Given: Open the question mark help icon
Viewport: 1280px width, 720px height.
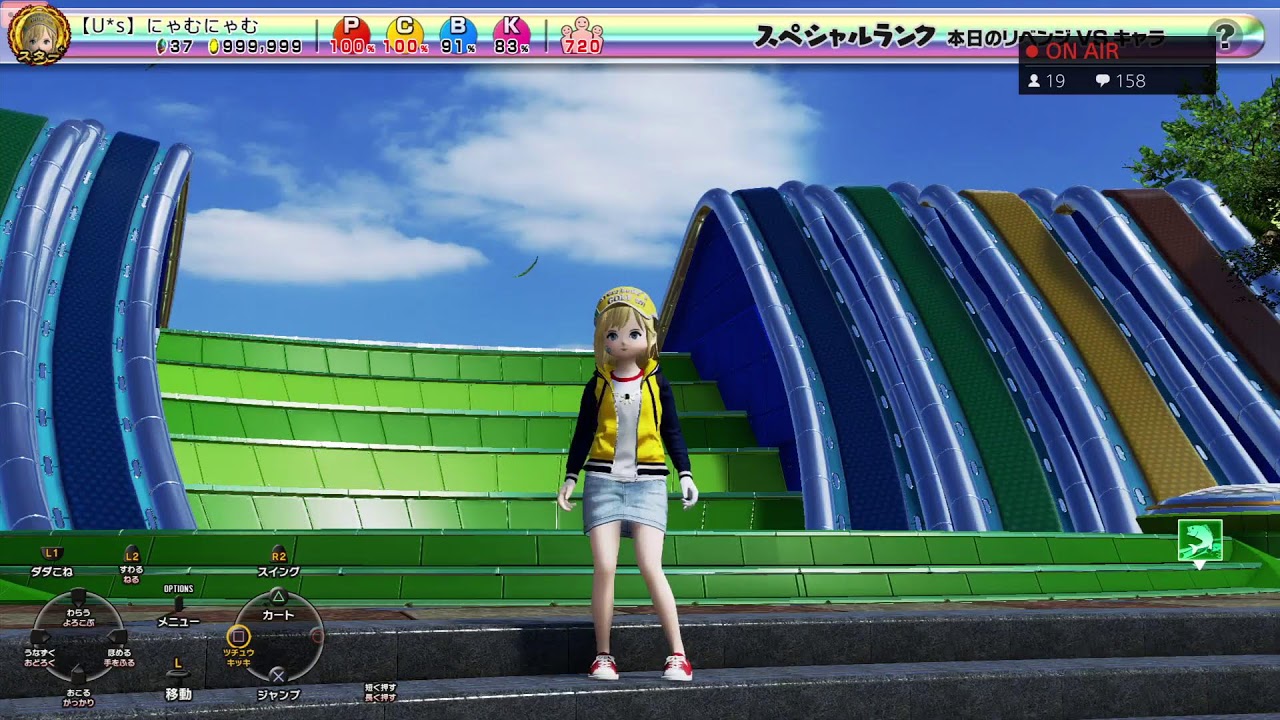Looking at the screenshot, I should (x=1225, y=36).
